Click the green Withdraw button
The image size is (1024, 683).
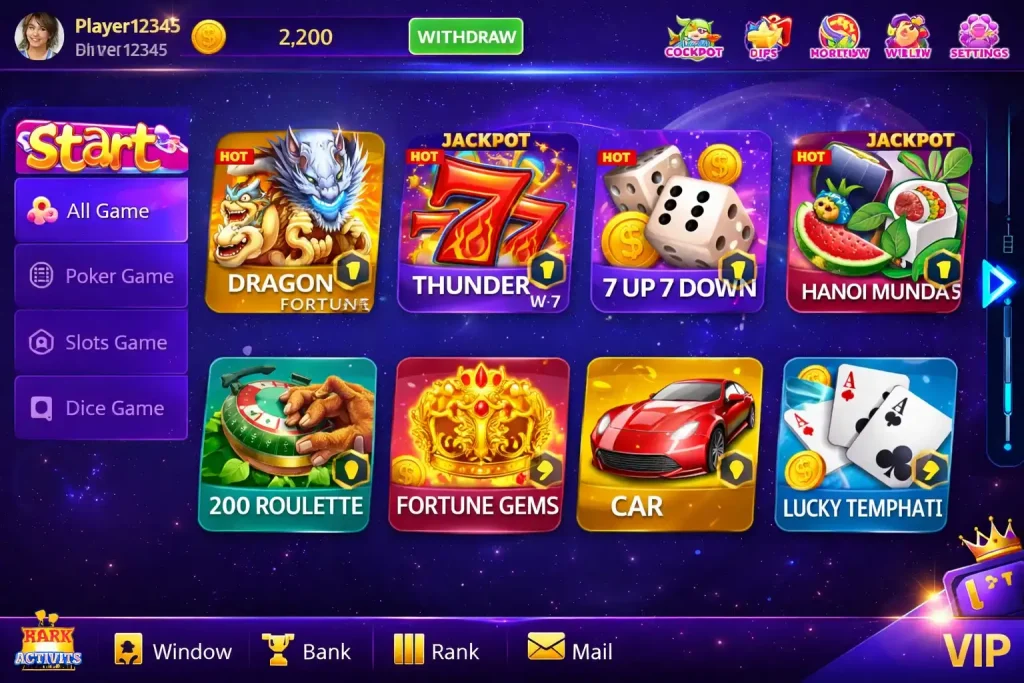click(x=466, y=38)
